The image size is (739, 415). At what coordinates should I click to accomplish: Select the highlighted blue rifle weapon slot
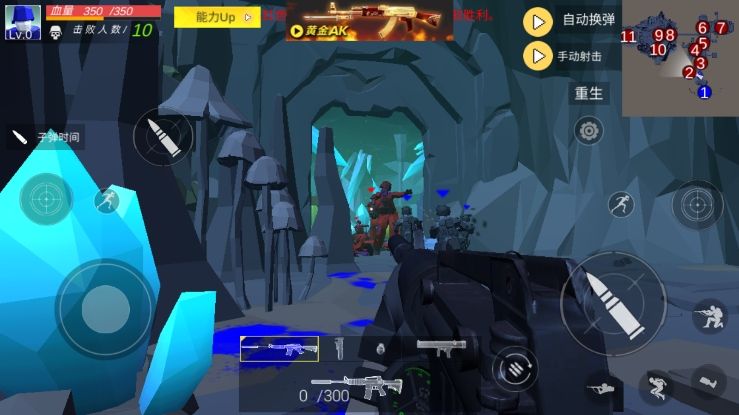[x=279, y=348]
